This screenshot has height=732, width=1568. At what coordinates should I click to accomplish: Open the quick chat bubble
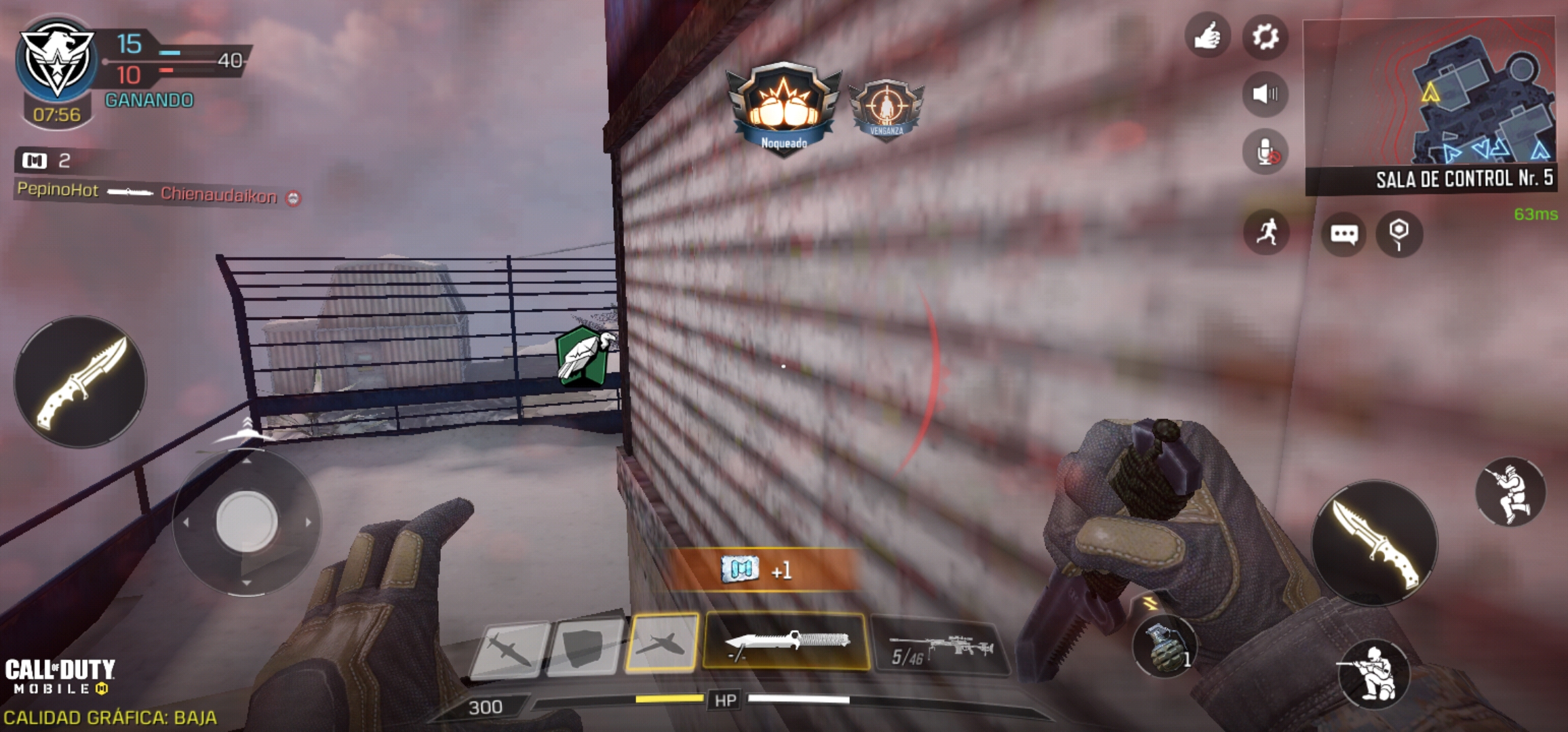(1344, 235)
